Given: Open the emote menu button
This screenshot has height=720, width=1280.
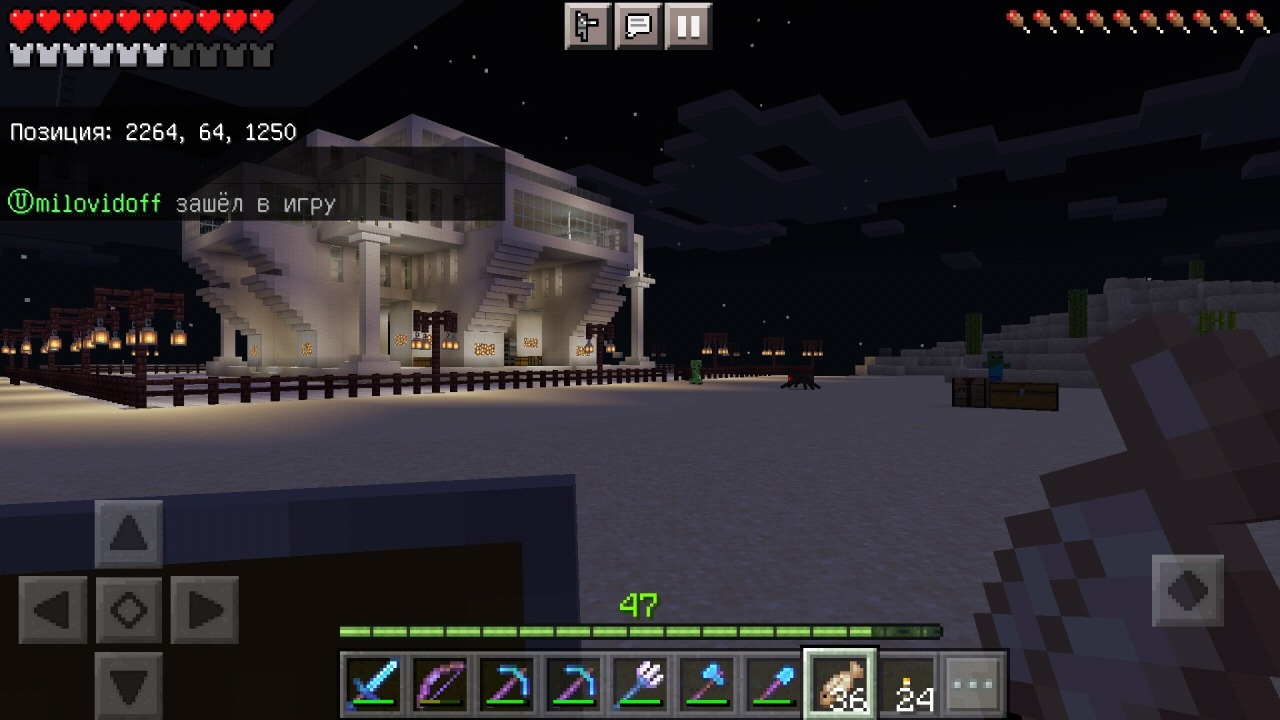Looking at the screenshot, I should (588, 26).
